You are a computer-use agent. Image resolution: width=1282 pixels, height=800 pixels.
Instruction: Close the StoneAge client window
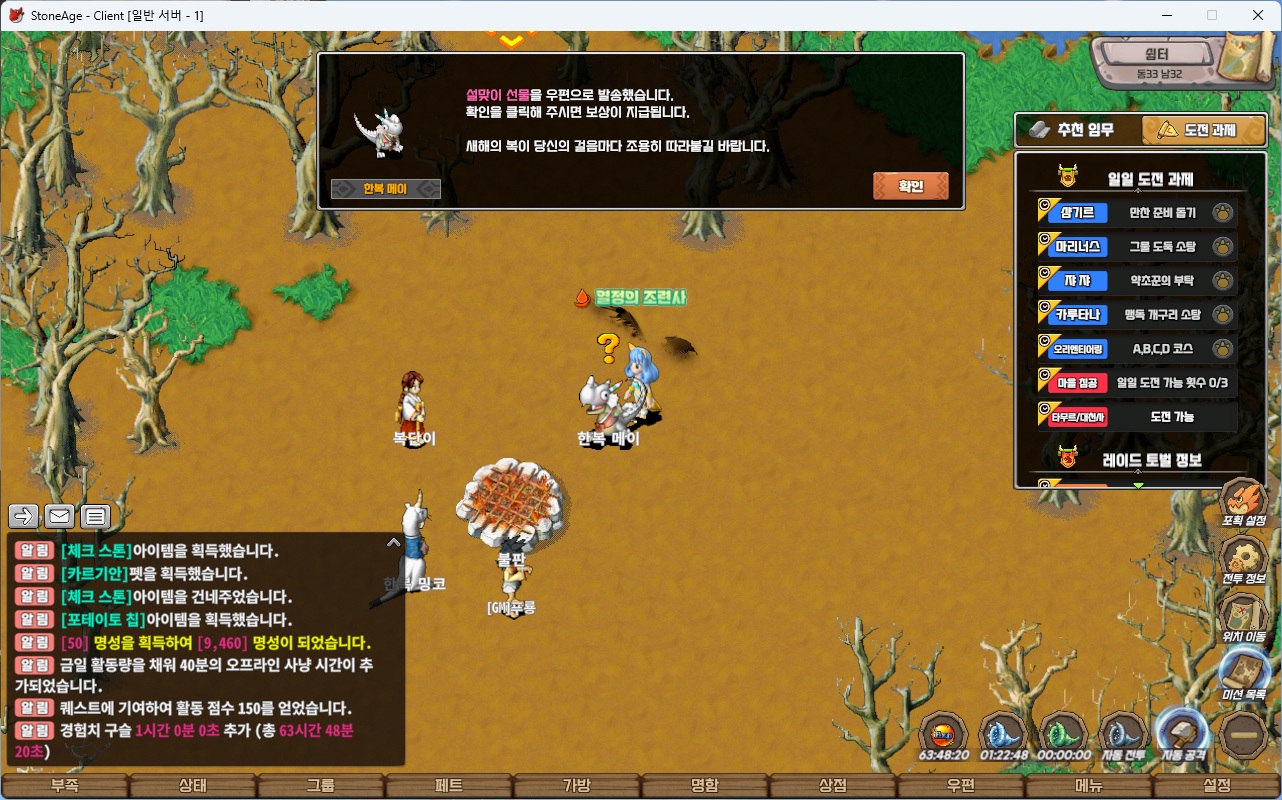click(1257, 15)
